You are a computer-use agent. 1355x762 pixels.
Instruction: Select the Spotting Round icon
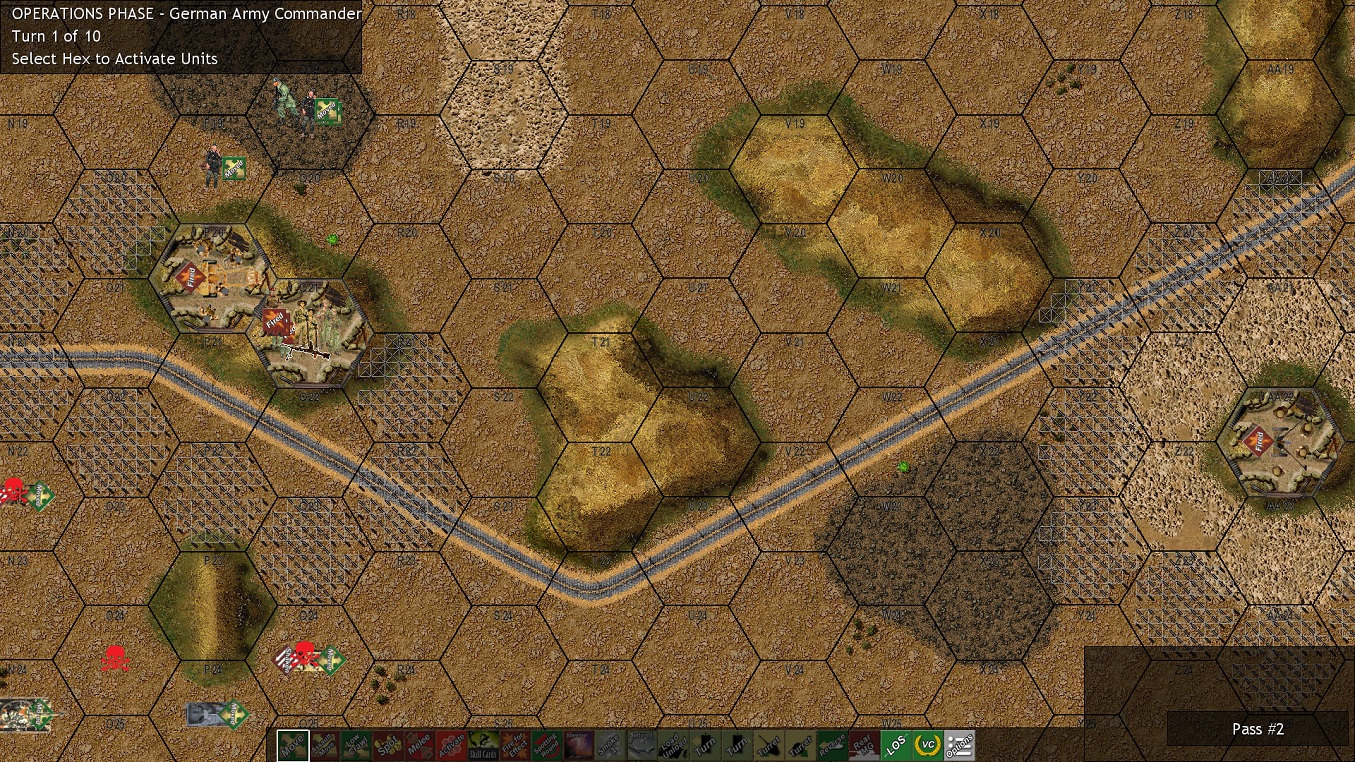tap(545, 745)
